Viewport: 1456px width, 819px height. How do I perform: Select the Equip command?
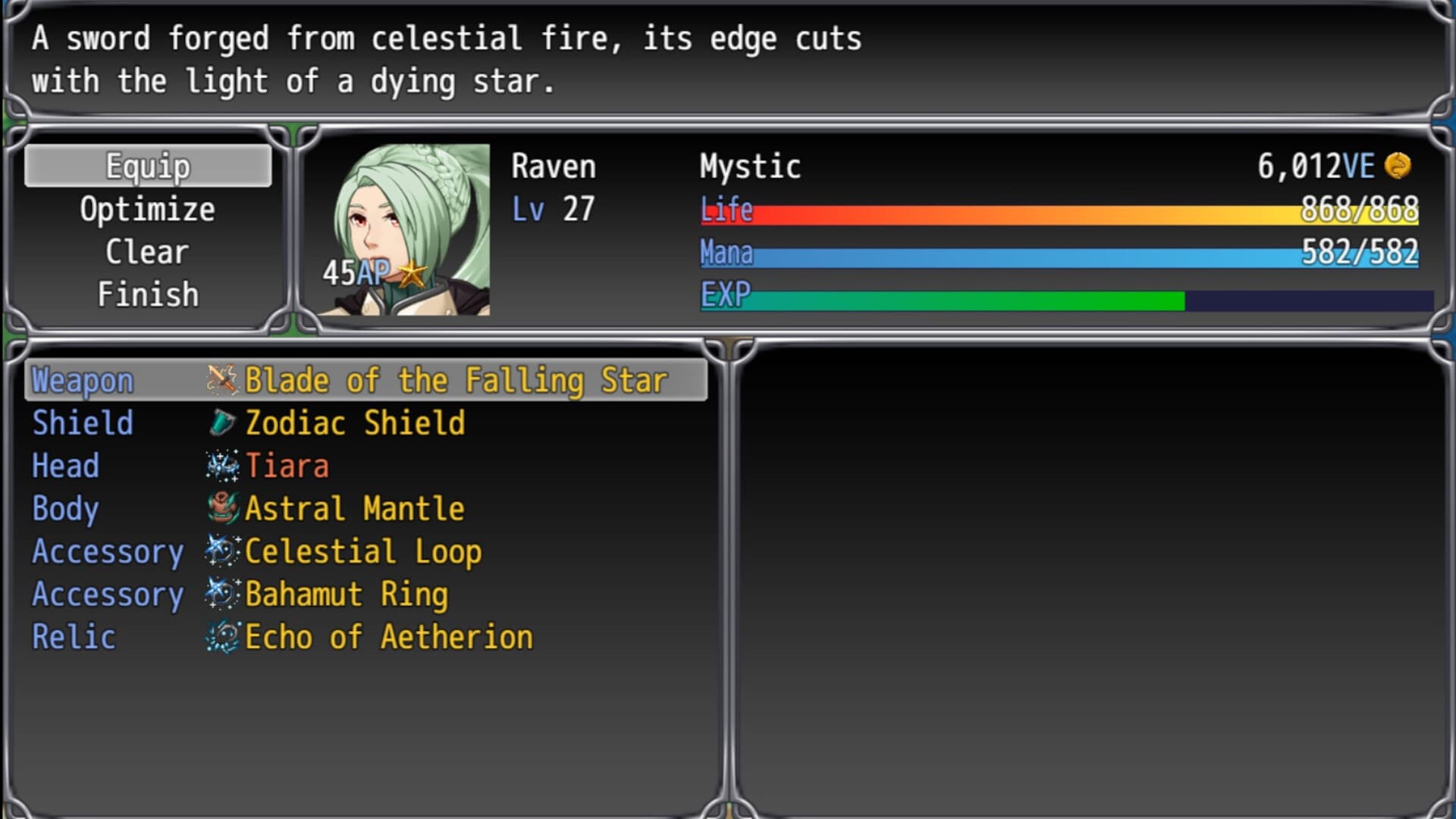(148, 165)
